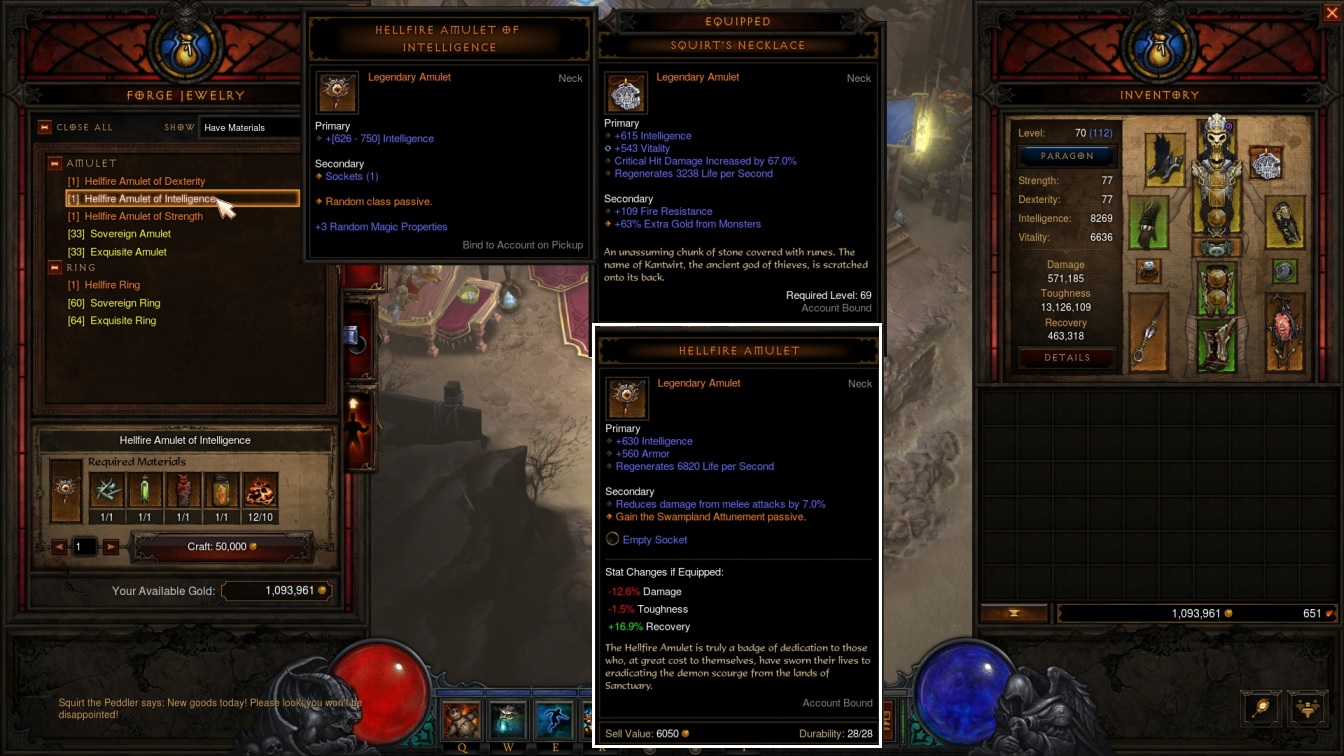Select the Exquisite Ring recipe
1344x756 pixels.
click(123, 321)
